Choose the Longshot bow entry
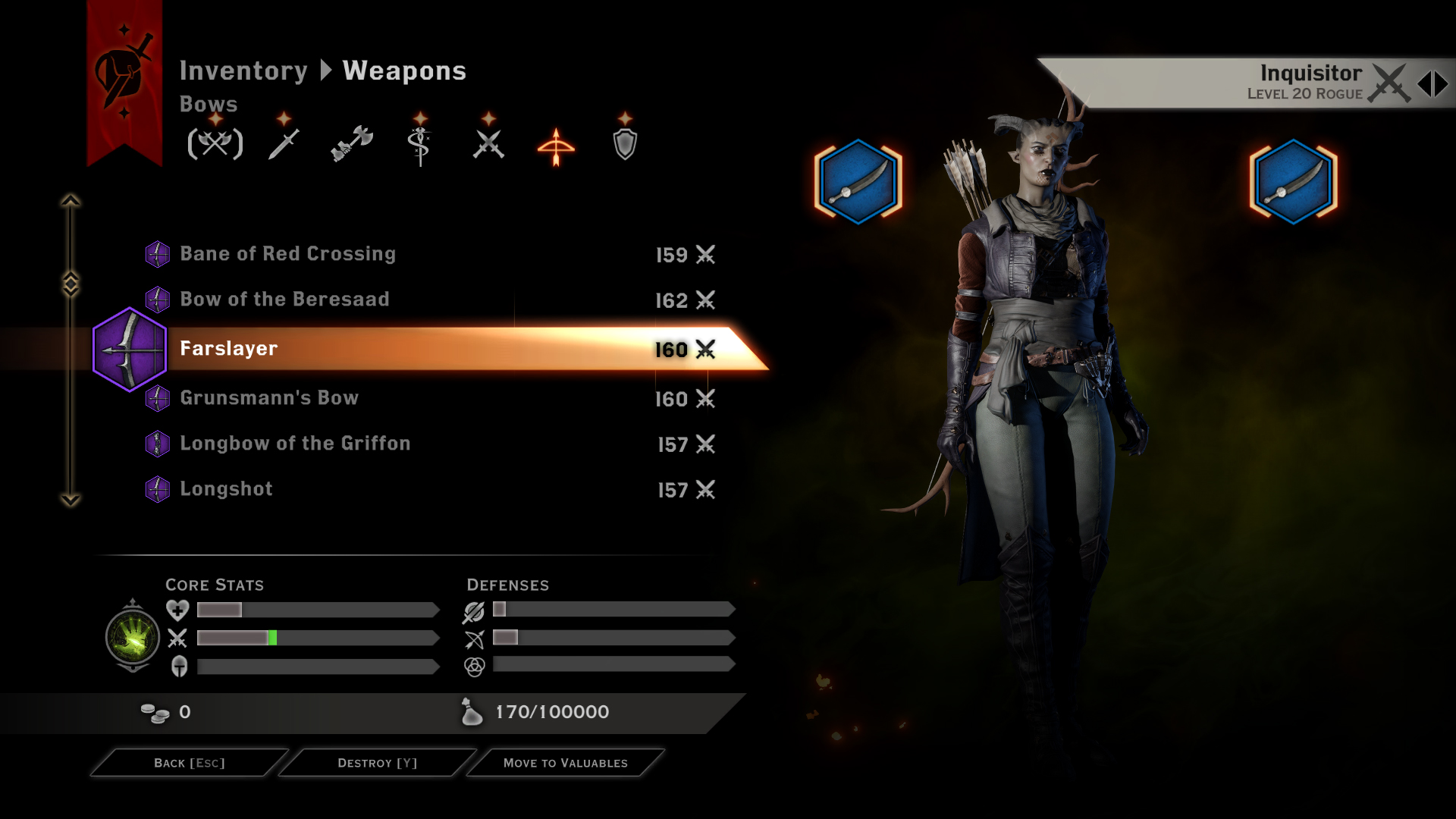Screen dimensions: 1456x819 pyautogui.click(x=226, y=489)
